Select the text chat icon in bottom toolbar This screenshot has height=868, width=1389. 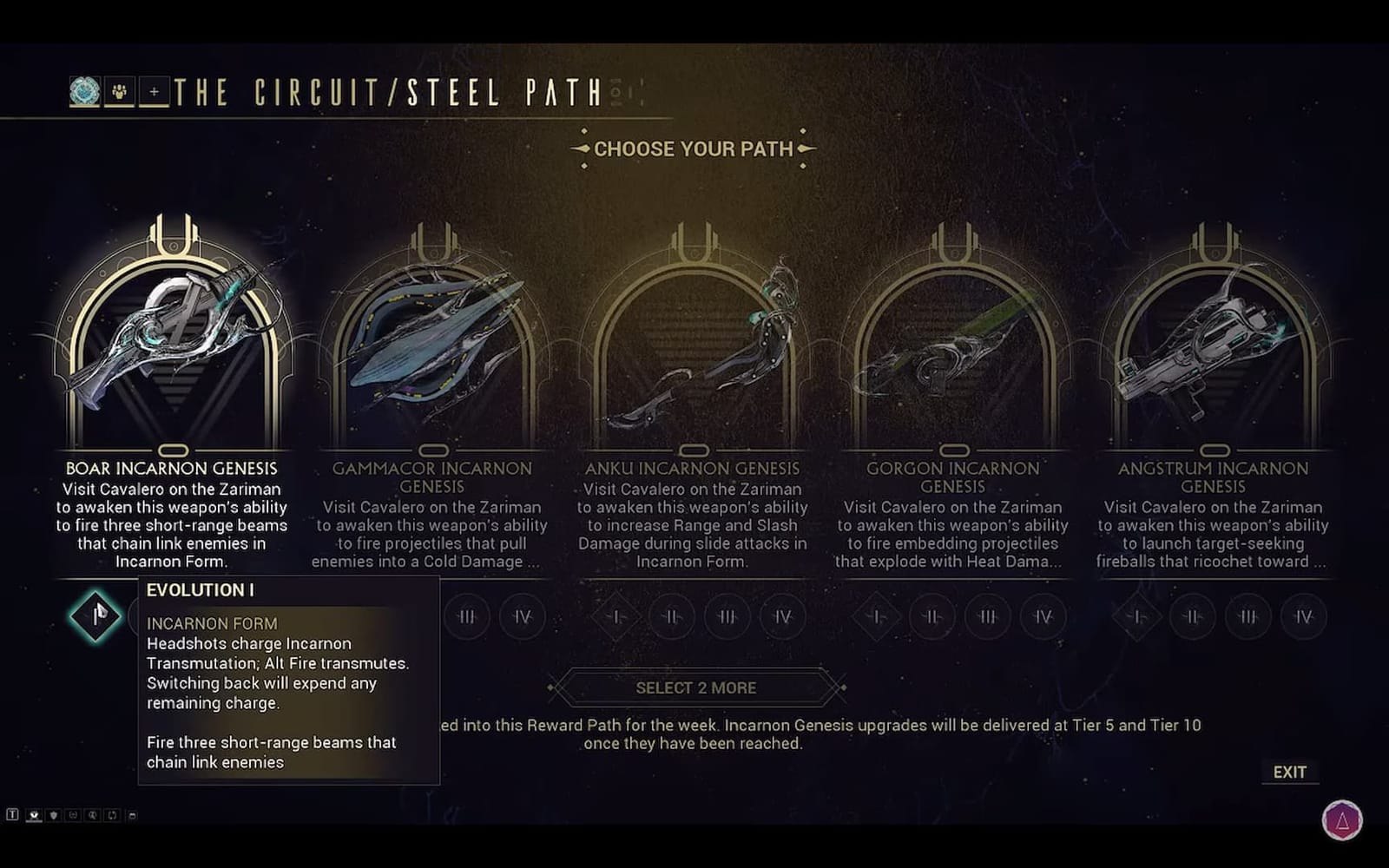(x=12, y=814)
